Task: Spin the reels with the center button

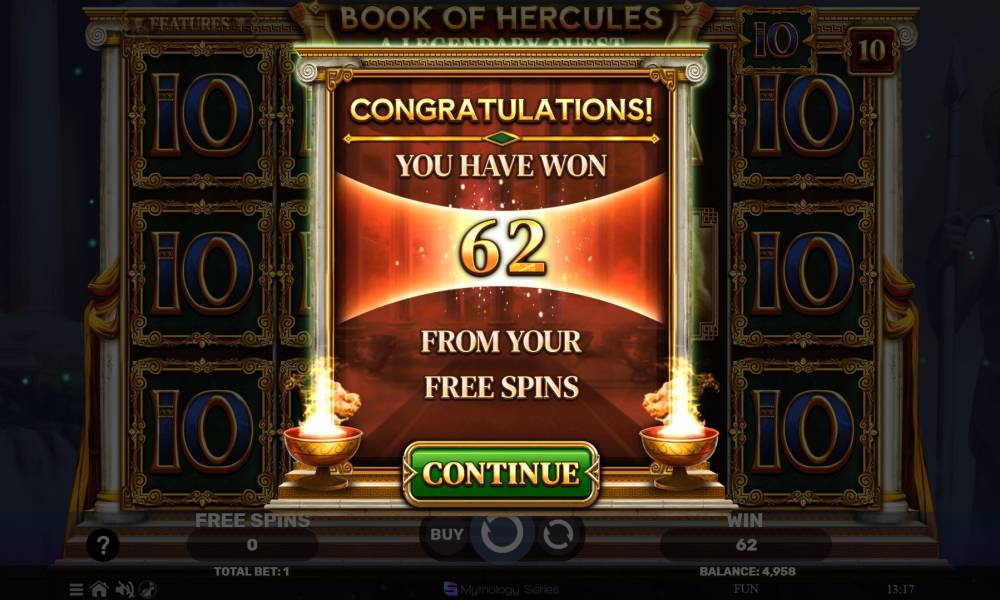Action: tap(500, 534)
